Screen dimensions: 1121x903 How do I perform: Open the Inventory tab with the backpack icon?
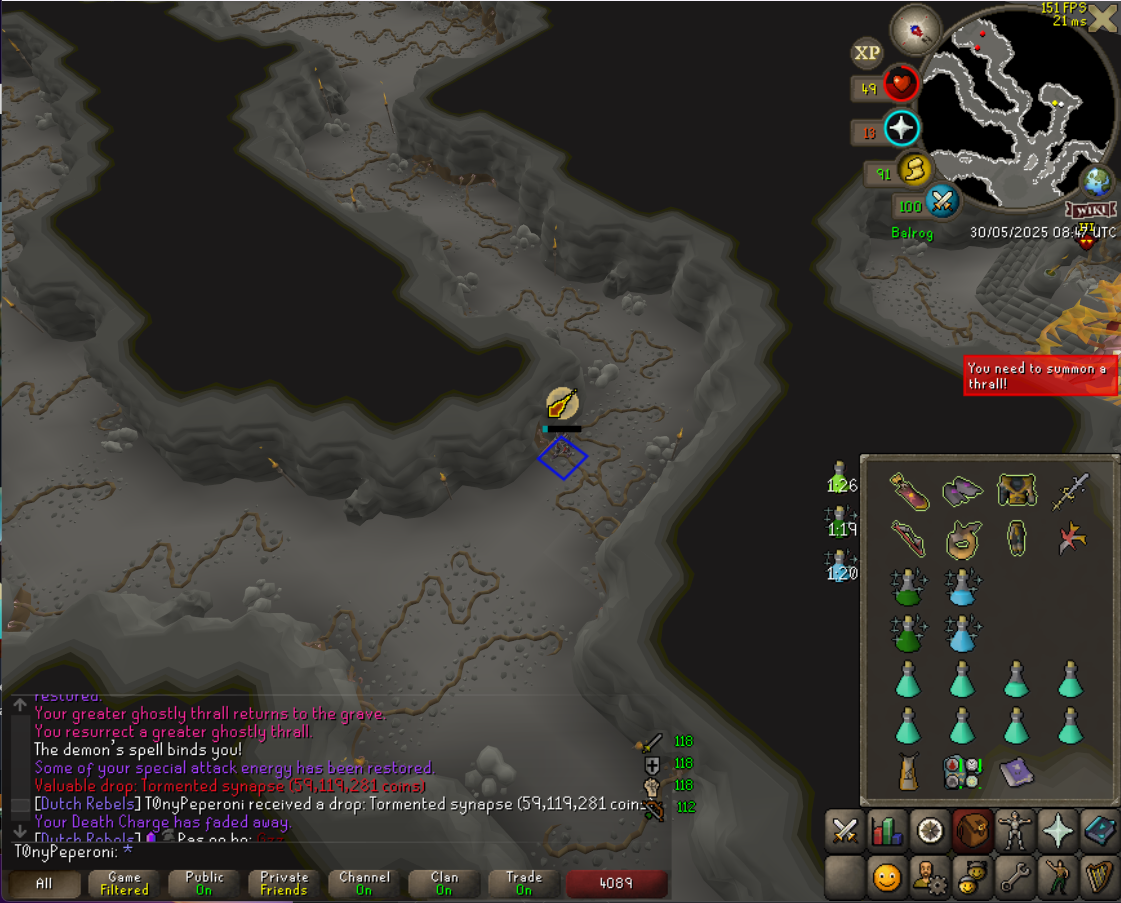[x=971, y=831]
